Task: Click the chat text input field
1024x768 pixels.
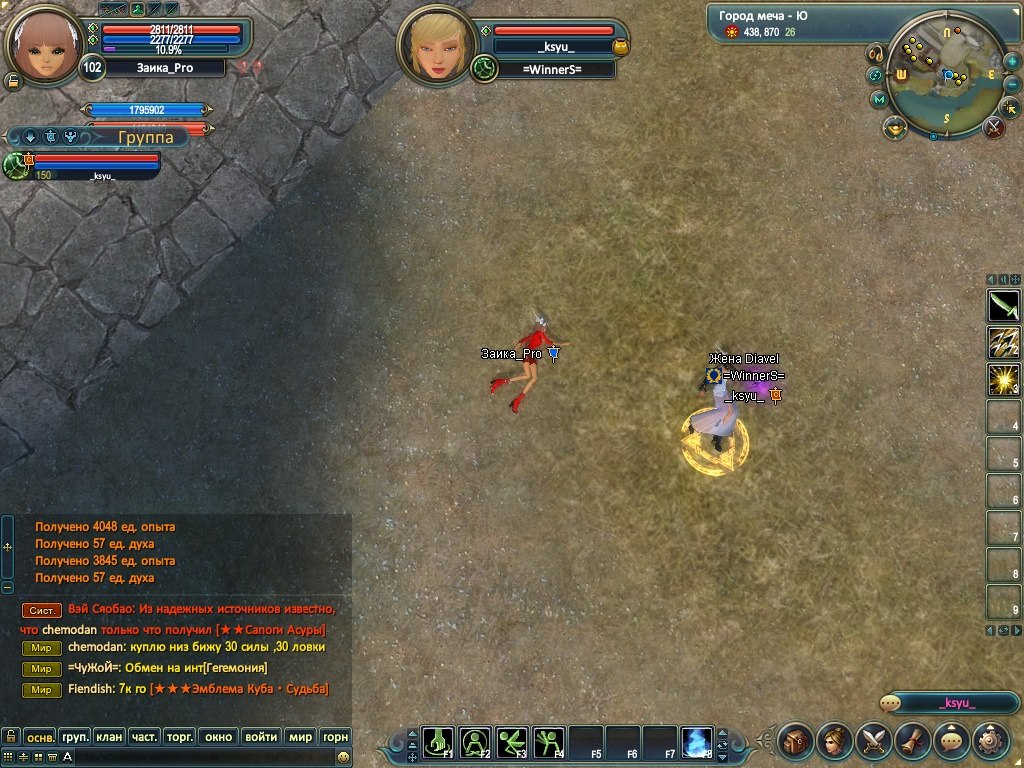Action: 200,757
